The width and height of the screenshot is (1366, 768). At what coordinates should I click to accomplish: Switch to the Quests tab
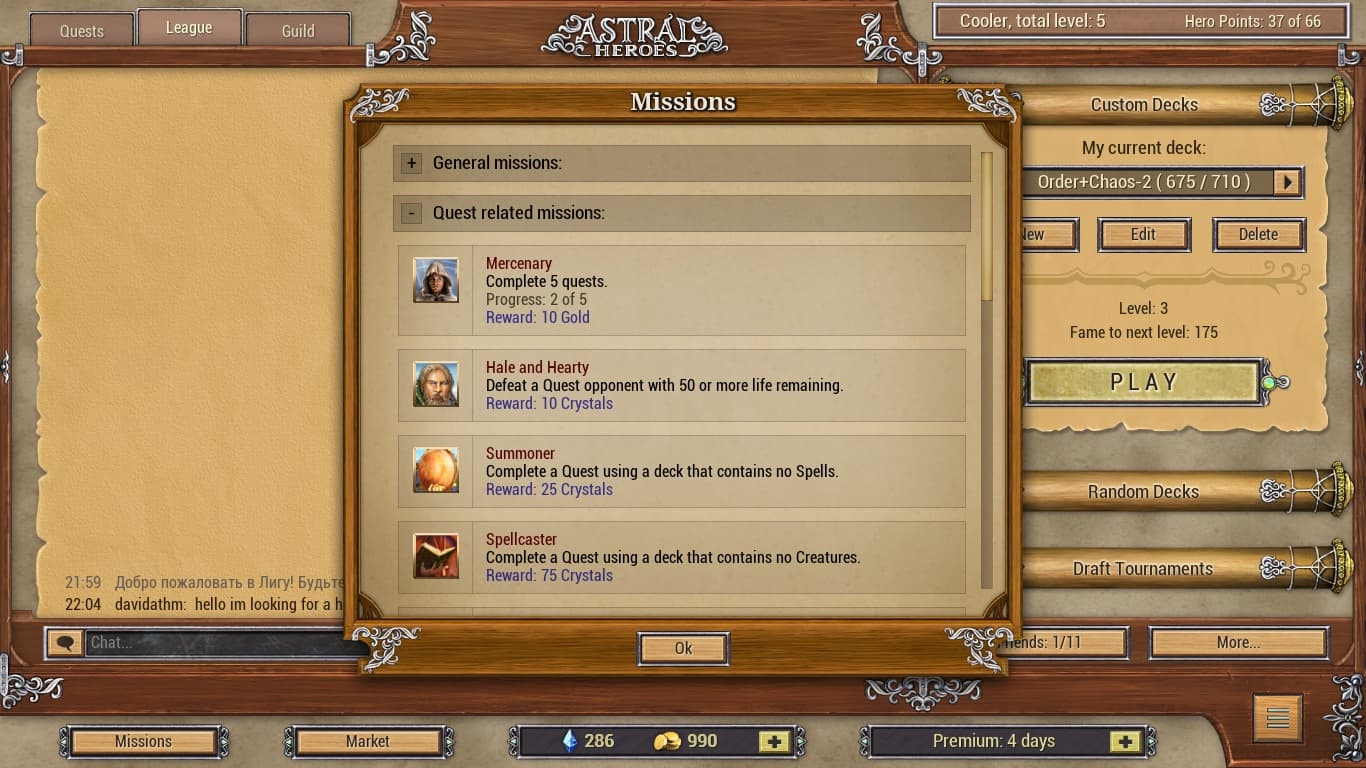[80, 29]
